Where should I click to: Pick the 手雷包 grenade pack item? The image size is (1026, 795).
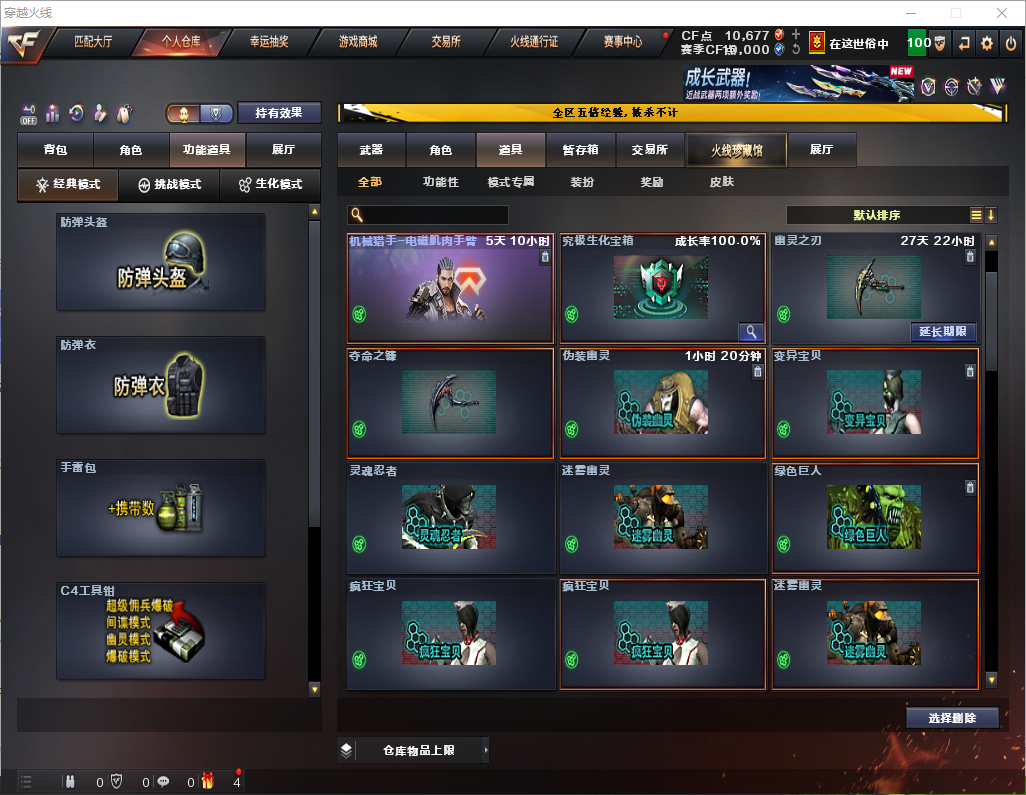click(161, 507)
